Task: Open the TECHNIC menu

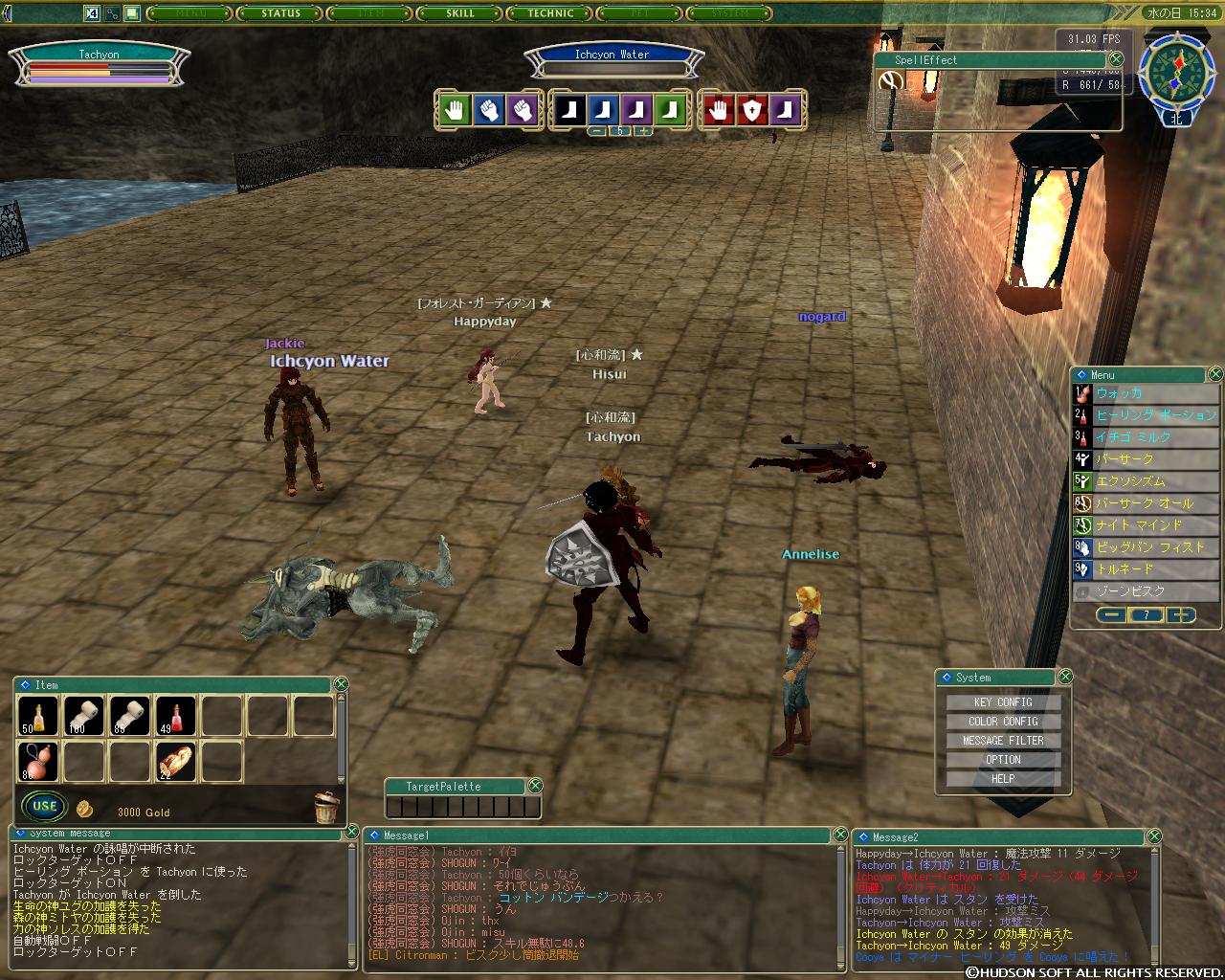Action: 551,13
